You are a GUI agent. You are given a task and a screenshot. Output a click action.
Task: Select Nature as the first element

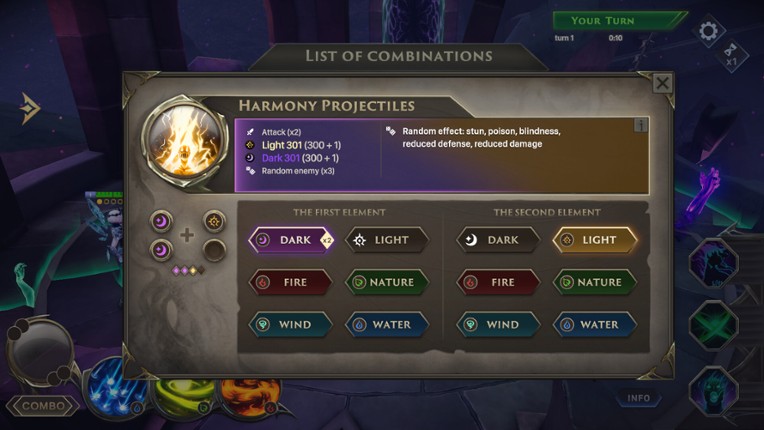pyautogui.click(x=387, y=282)
